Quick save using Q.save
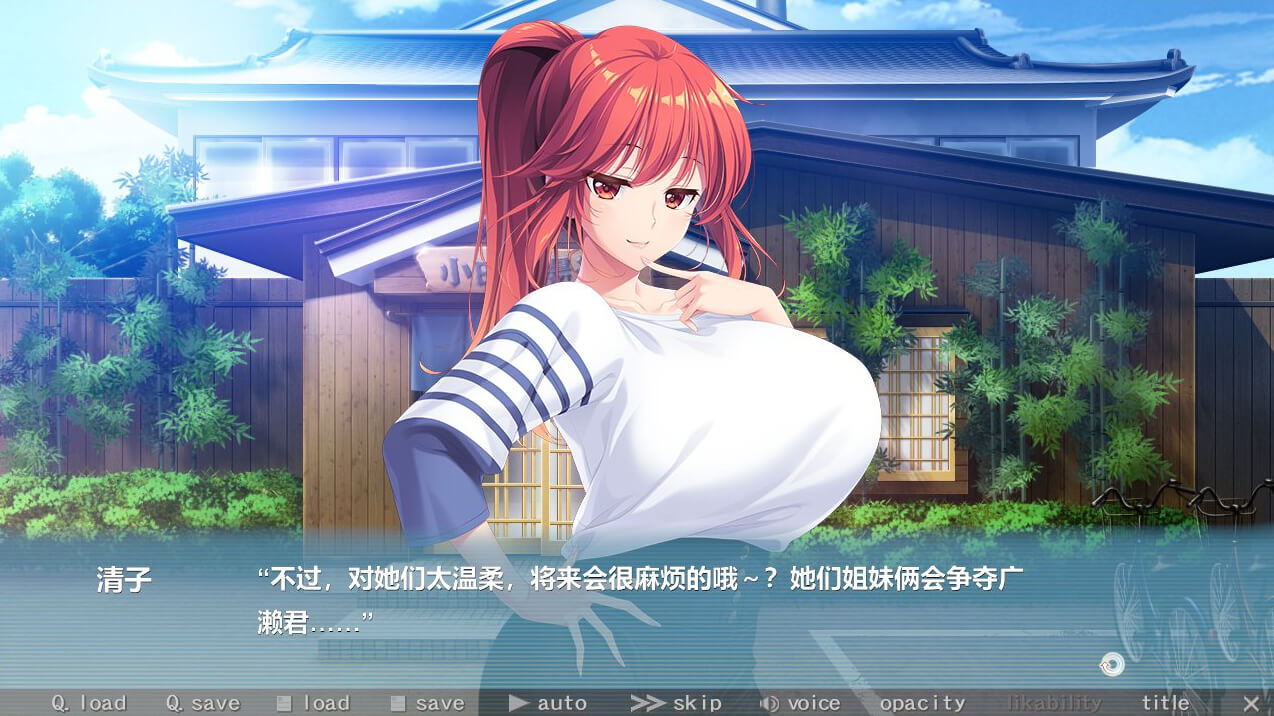The height and width of the screenshot is (716, 1274). [203, 703]
